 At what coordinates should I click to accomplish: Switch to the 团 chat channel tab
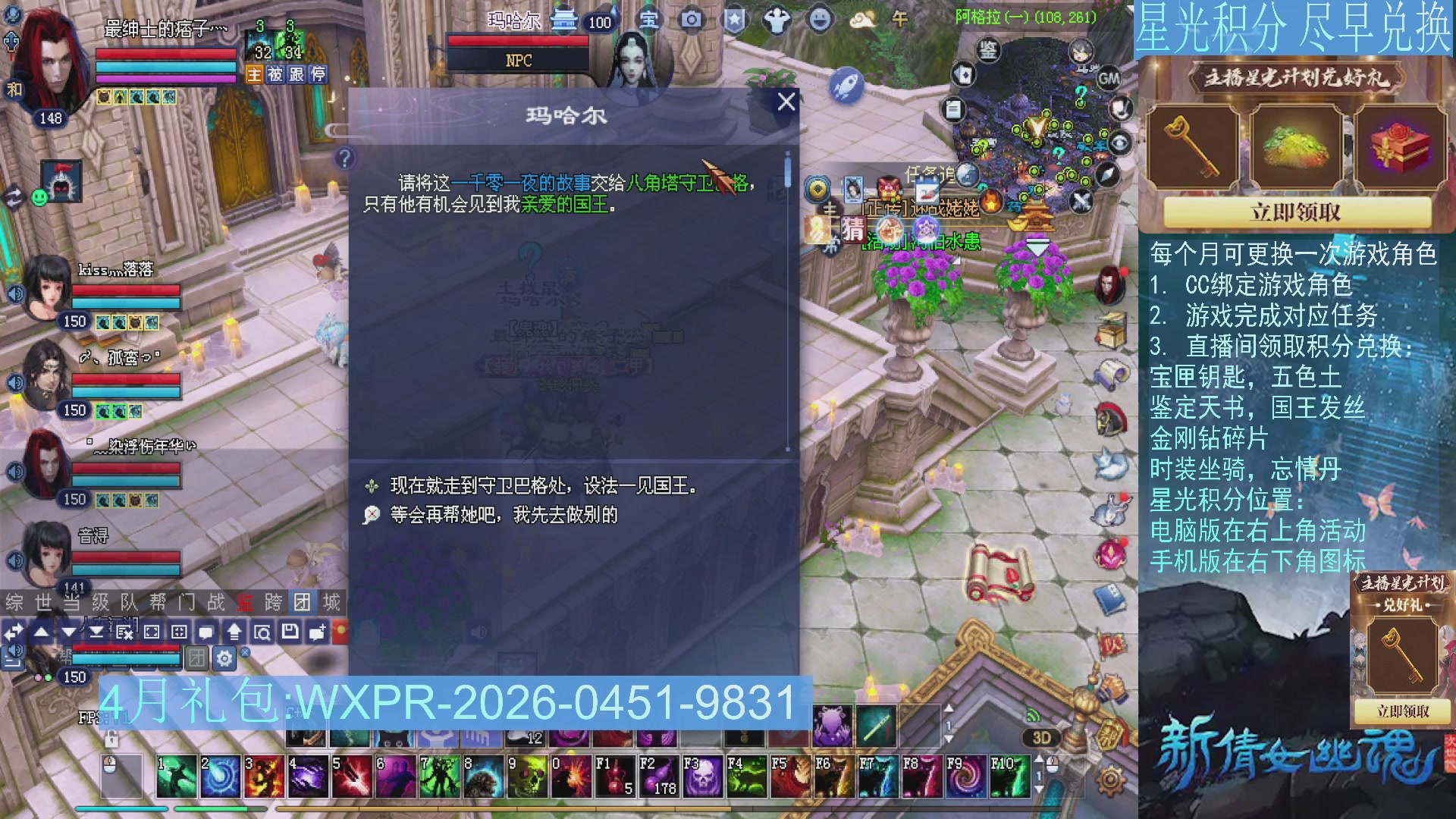(x=303, y=601)
